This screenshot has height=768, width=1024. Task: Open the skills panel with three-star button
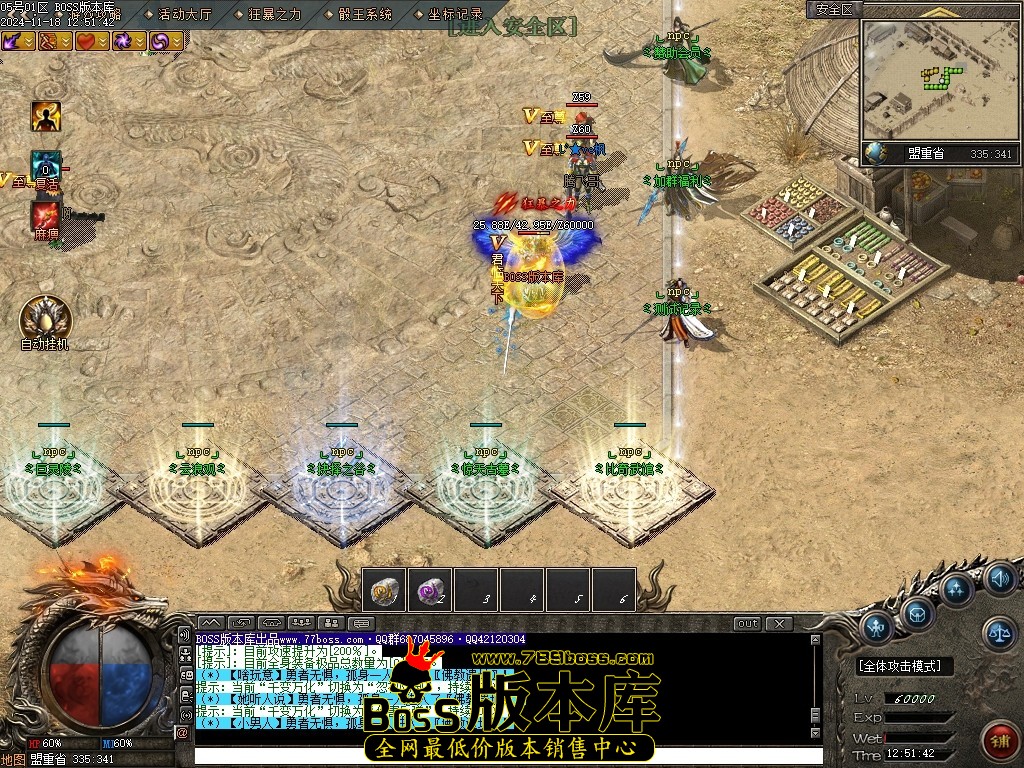tap(957, 590)
